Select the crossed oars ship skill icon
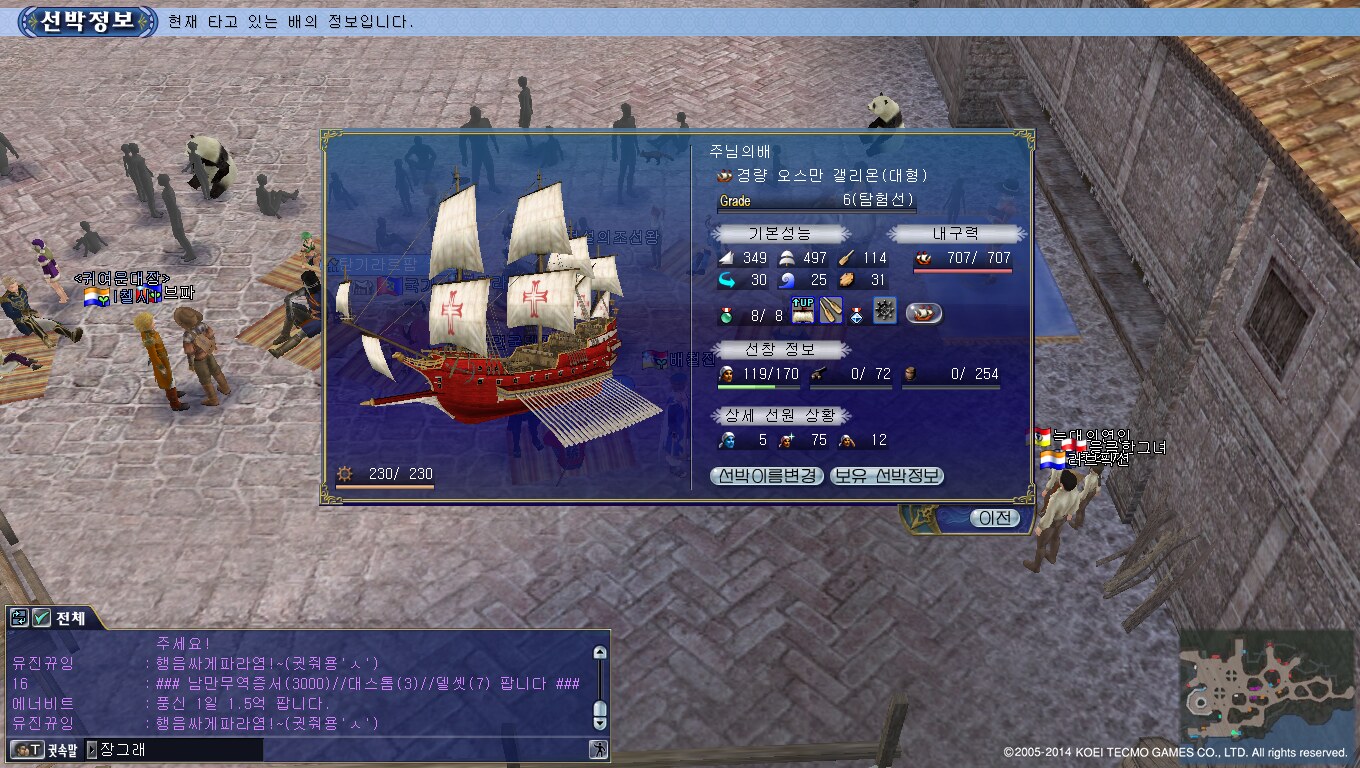This screenshot has height=768, width=1360. point(831,311)
